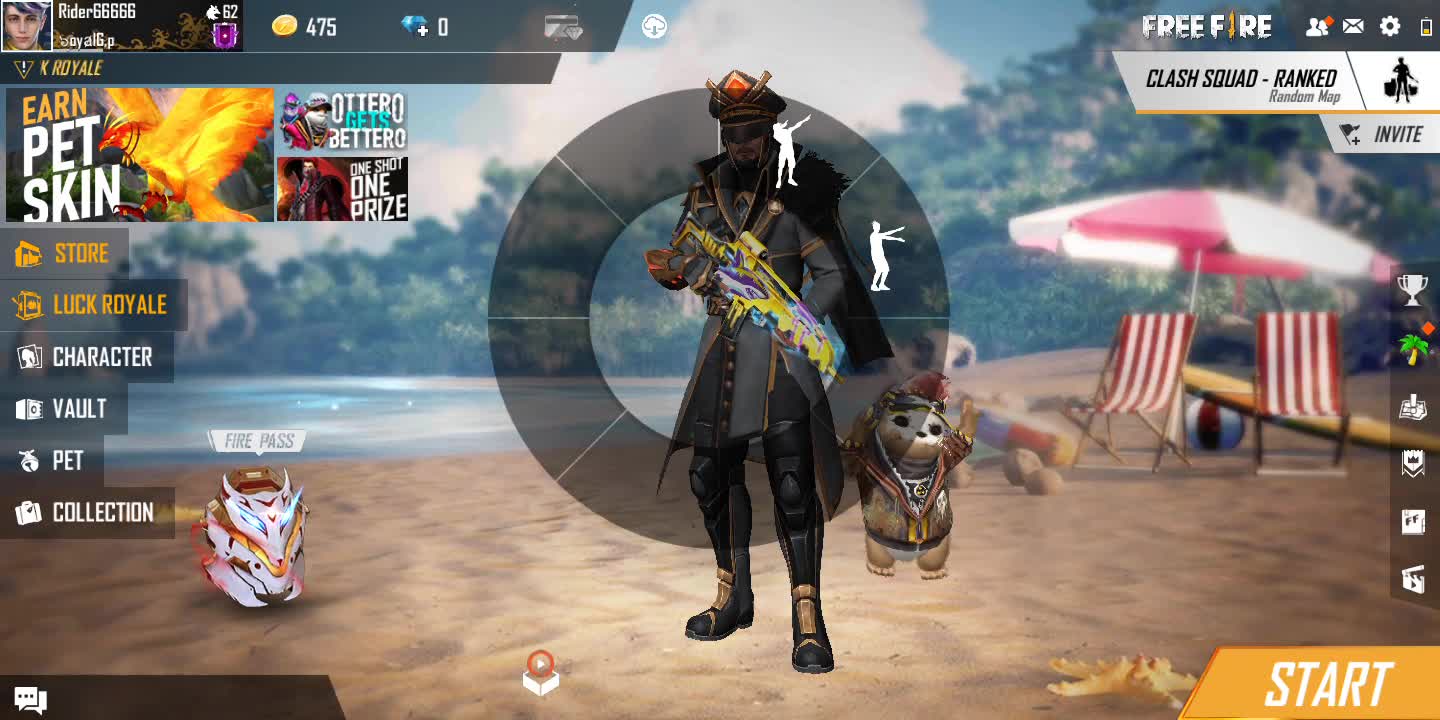
Task: Open the Vault
Action: 62,409
